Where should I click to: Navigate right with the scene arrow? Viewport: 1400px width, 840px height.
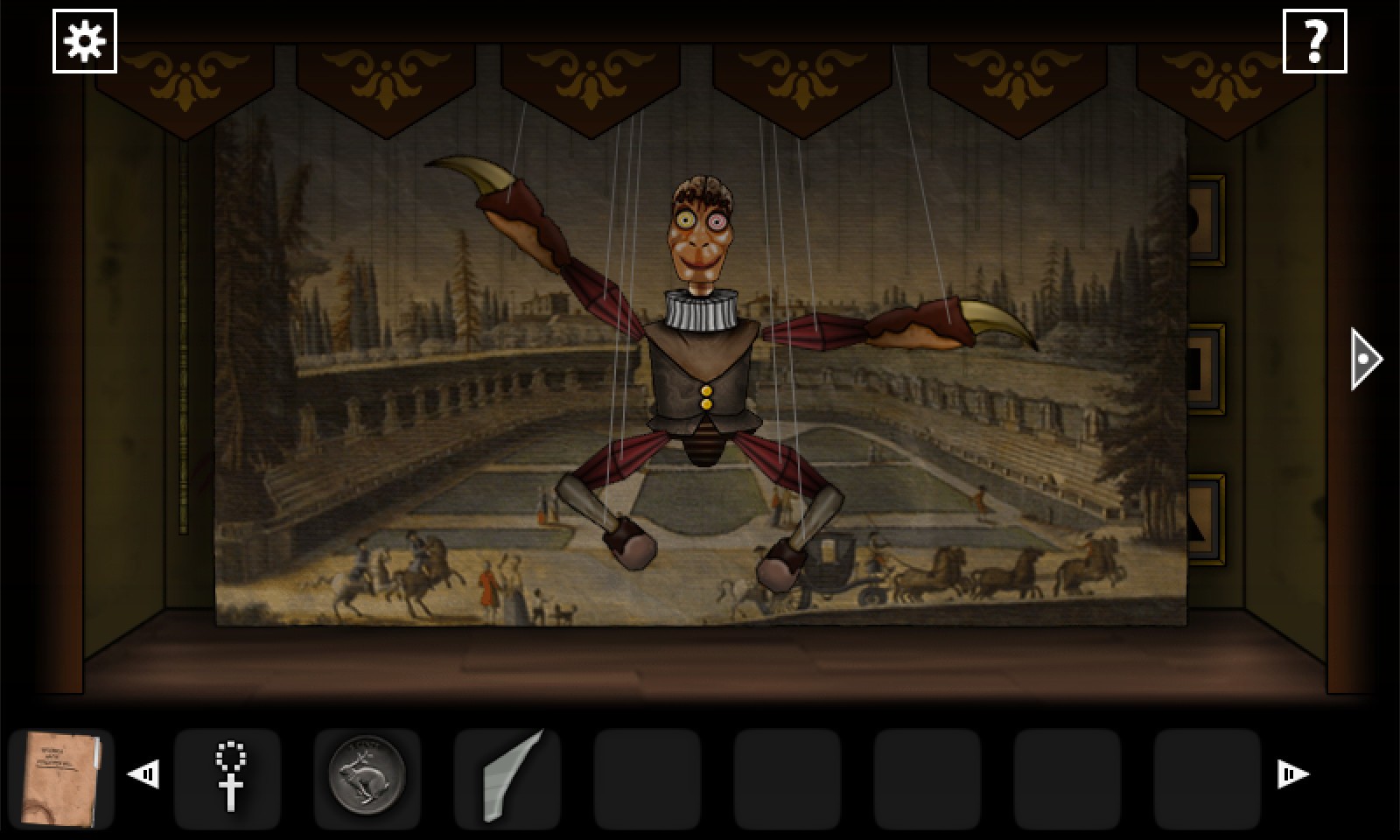click(x=1365, y=359)
